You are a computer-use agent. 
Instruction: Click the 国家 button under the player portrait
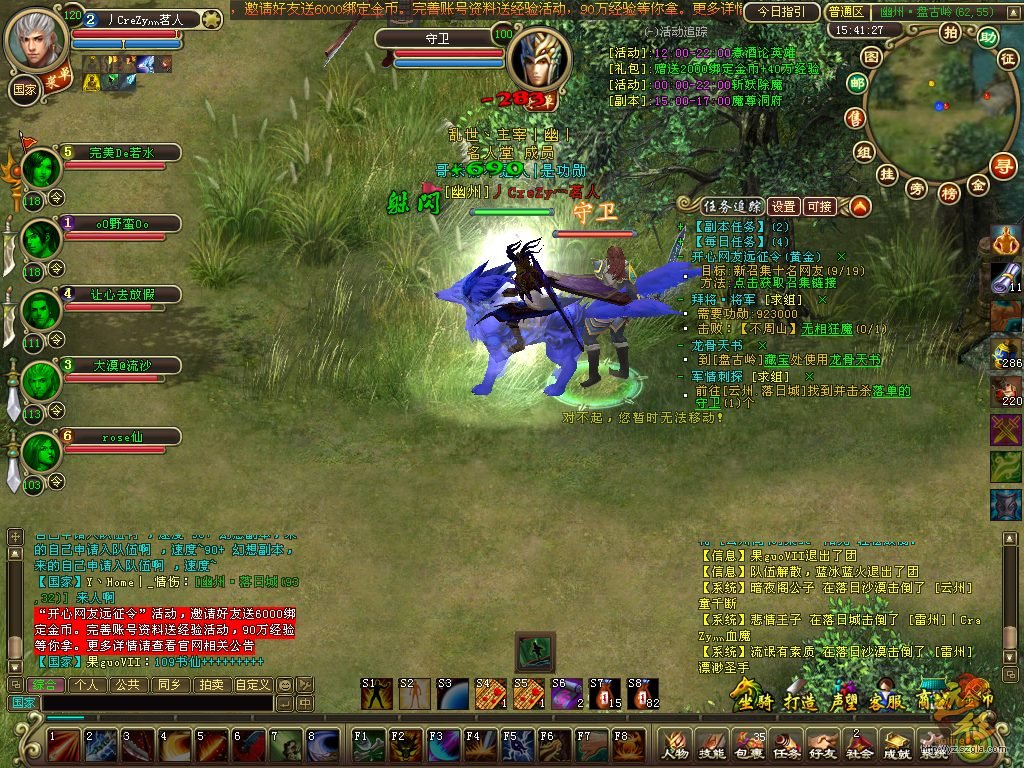25,87
